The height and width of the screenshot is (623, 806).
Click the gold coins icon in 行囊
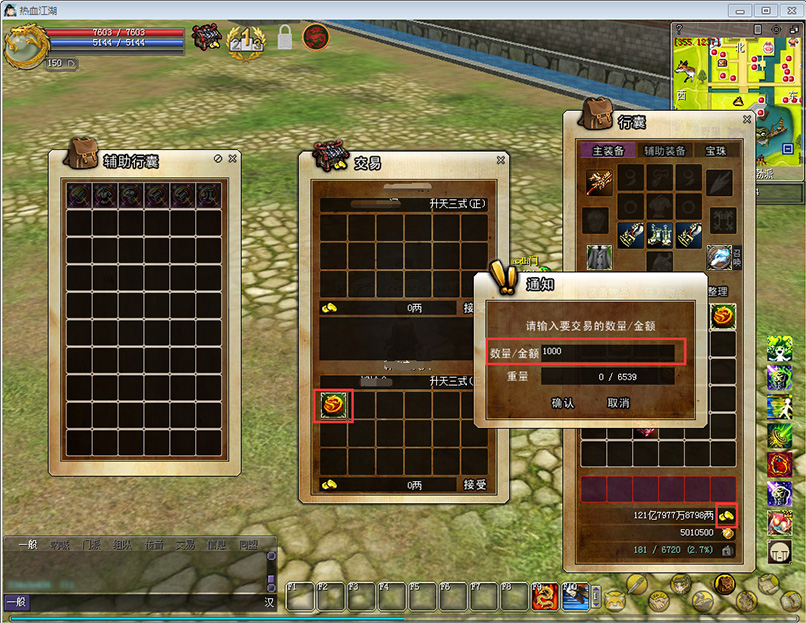point(724,515)
